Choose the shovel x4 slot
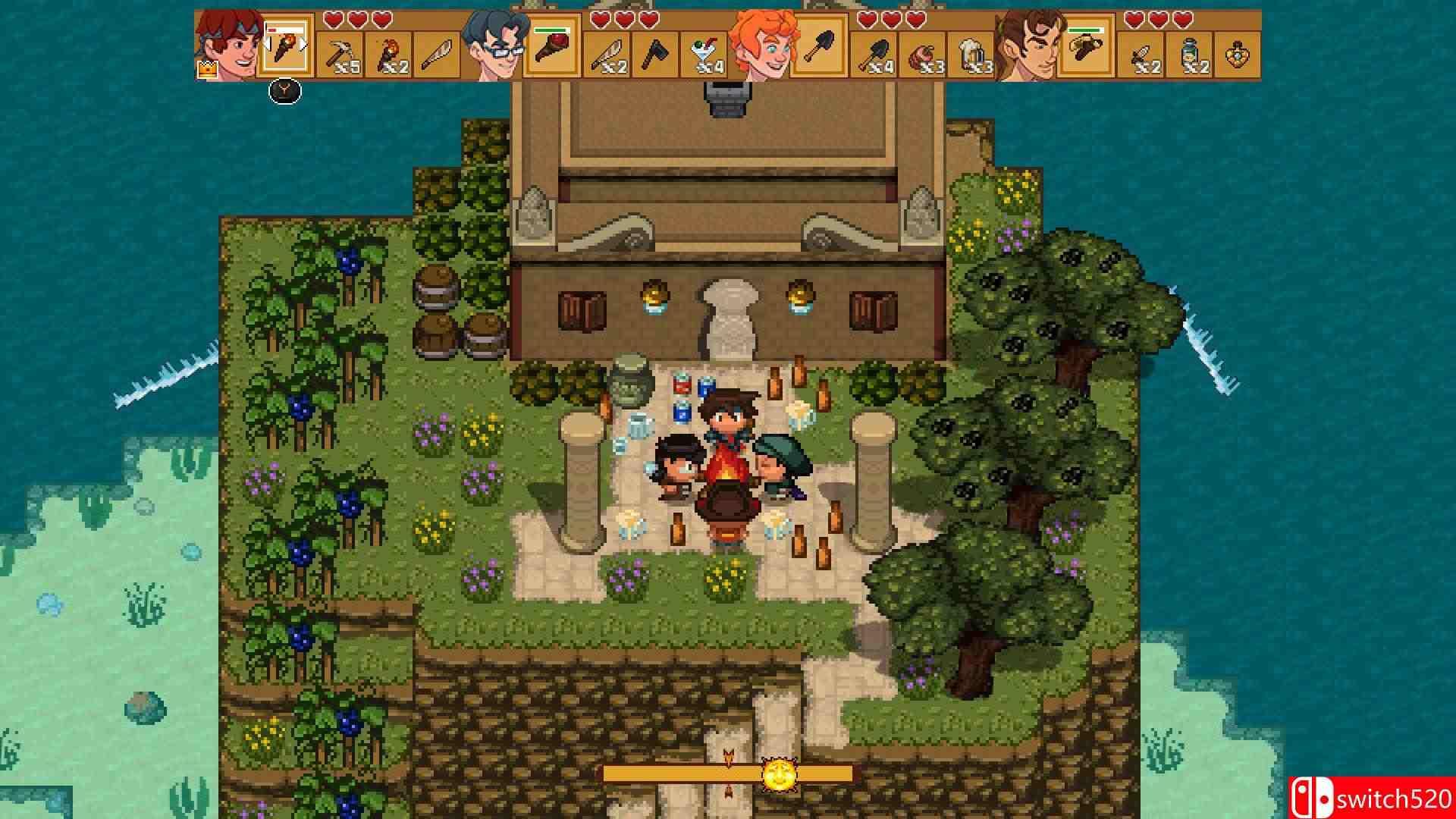The image size is (1456, 819). (x=874, y=55)
